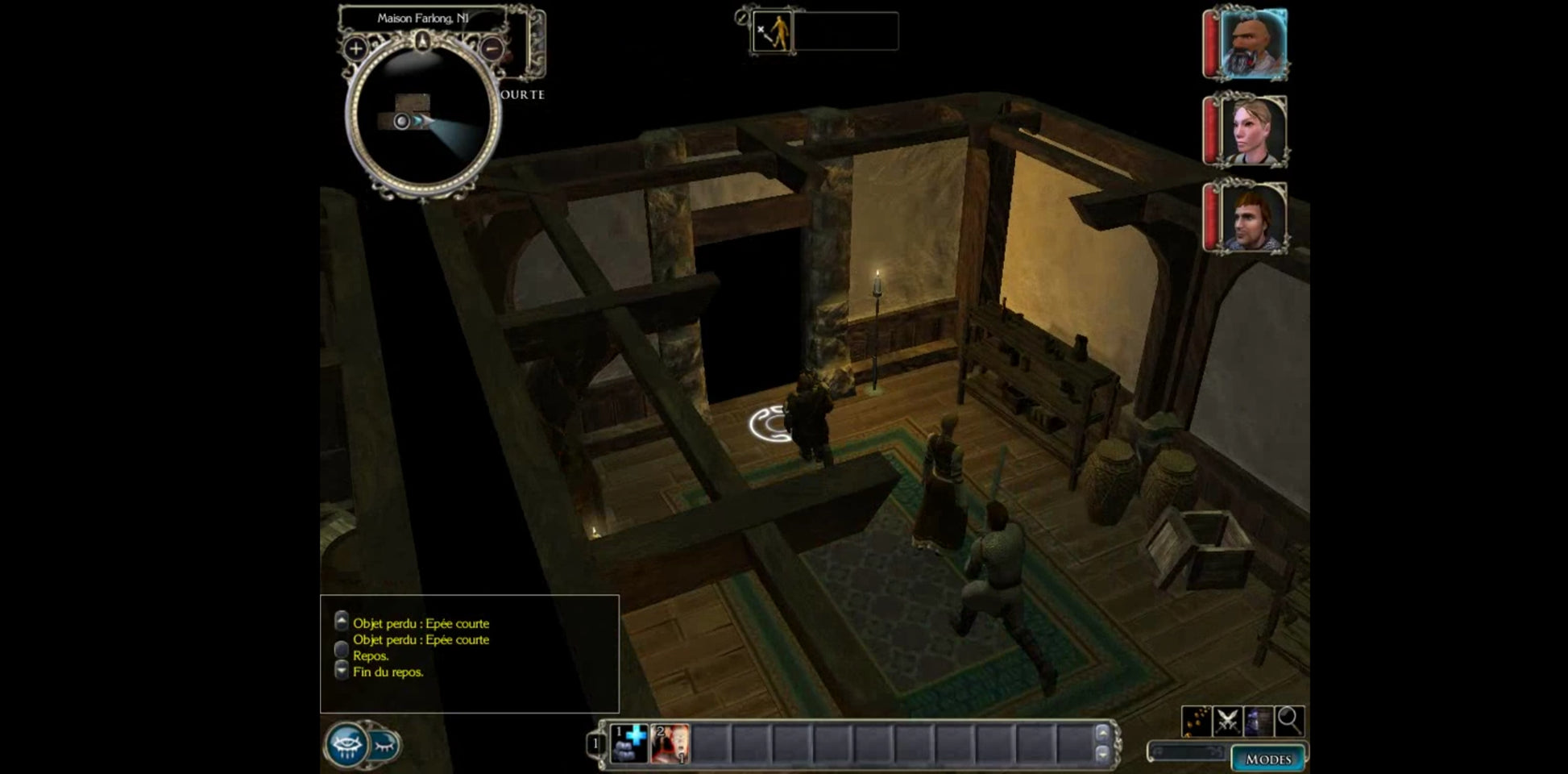1568x774 pixels.
Task: Select the red-haired man party portrait
Action: 1253,217
